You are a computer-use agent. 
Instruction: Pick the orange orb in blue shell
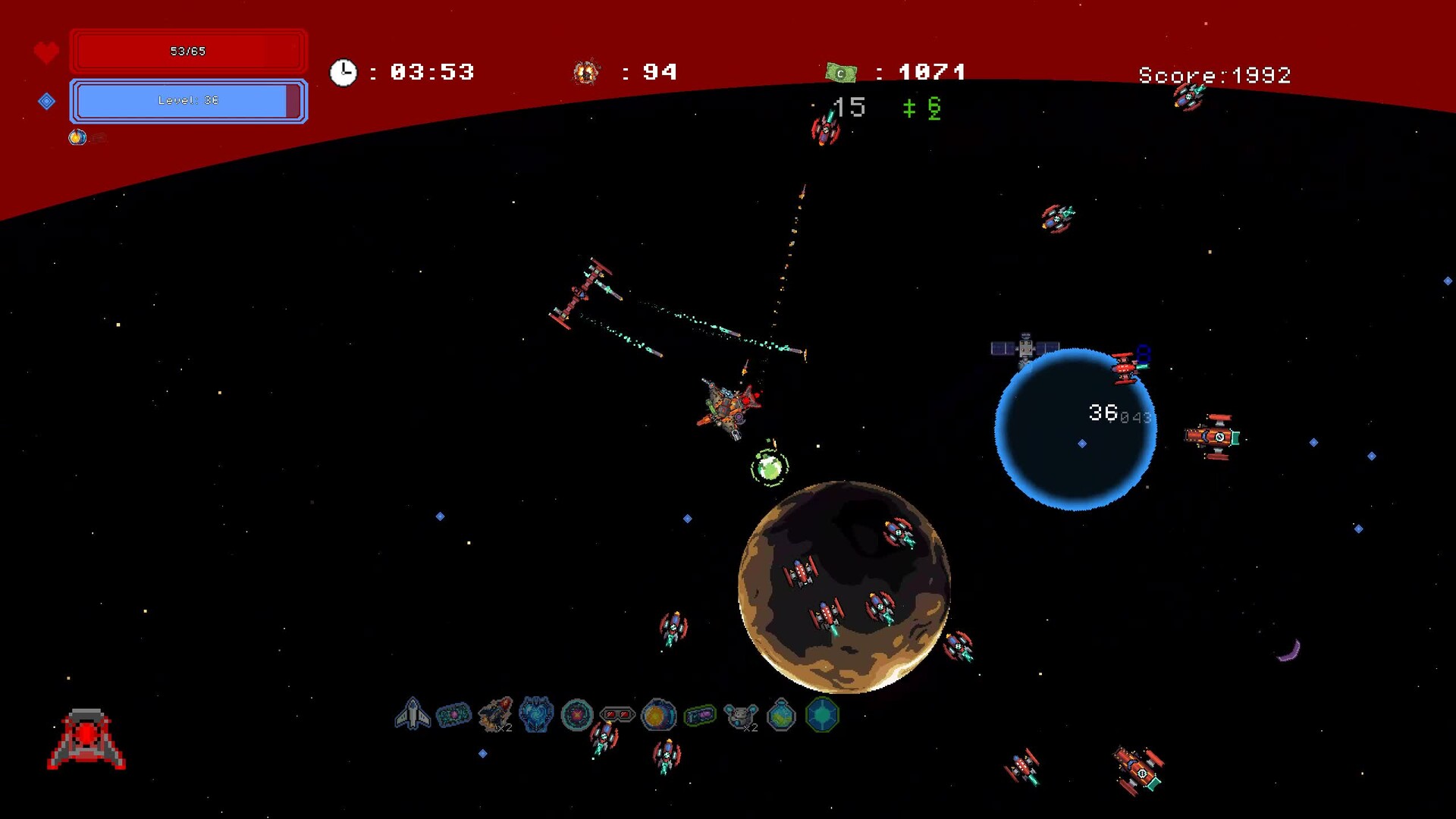(658, 714)
